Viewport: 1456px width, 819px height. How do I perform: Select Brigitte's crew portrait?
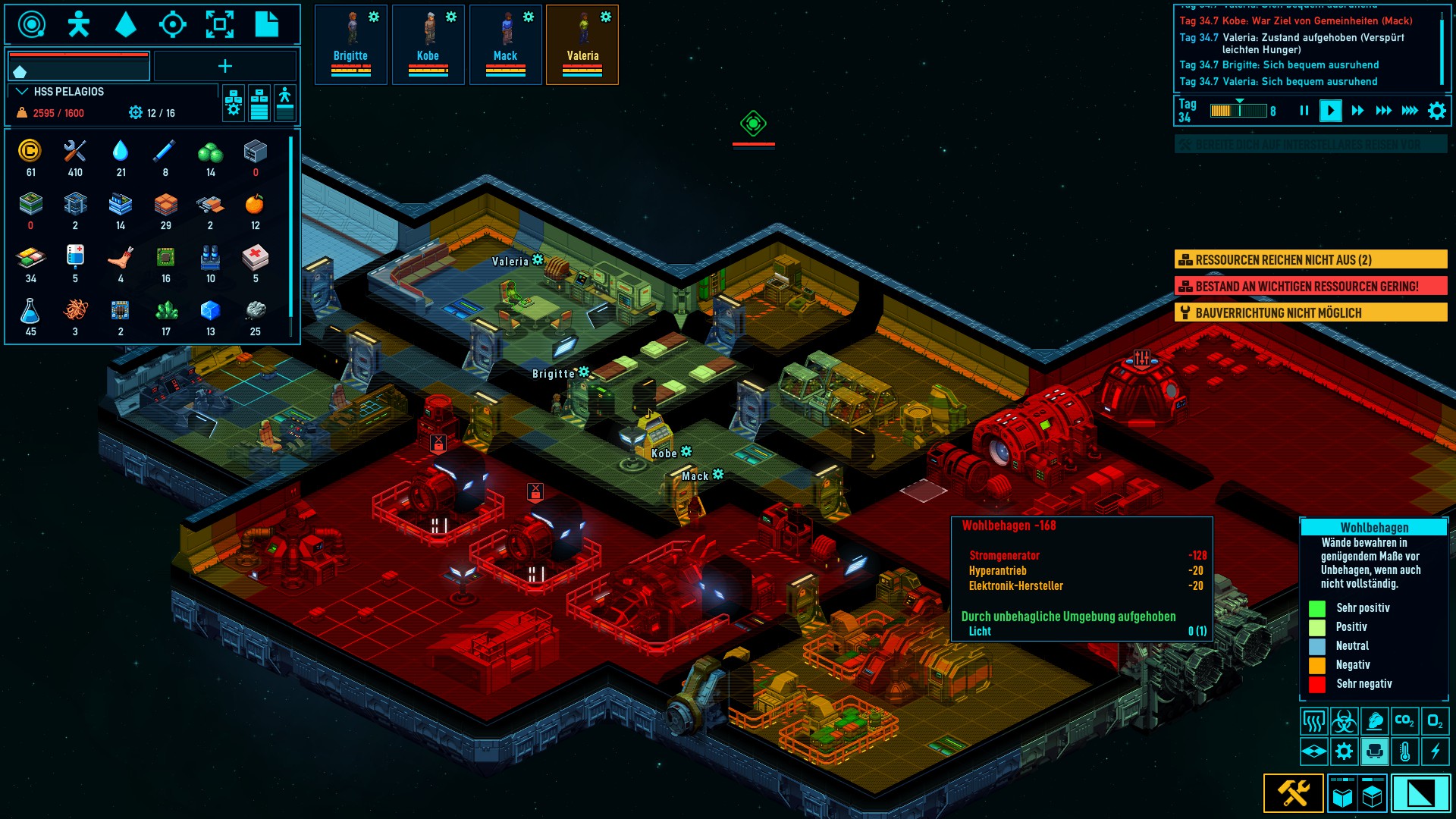click(x=350, y=44)
